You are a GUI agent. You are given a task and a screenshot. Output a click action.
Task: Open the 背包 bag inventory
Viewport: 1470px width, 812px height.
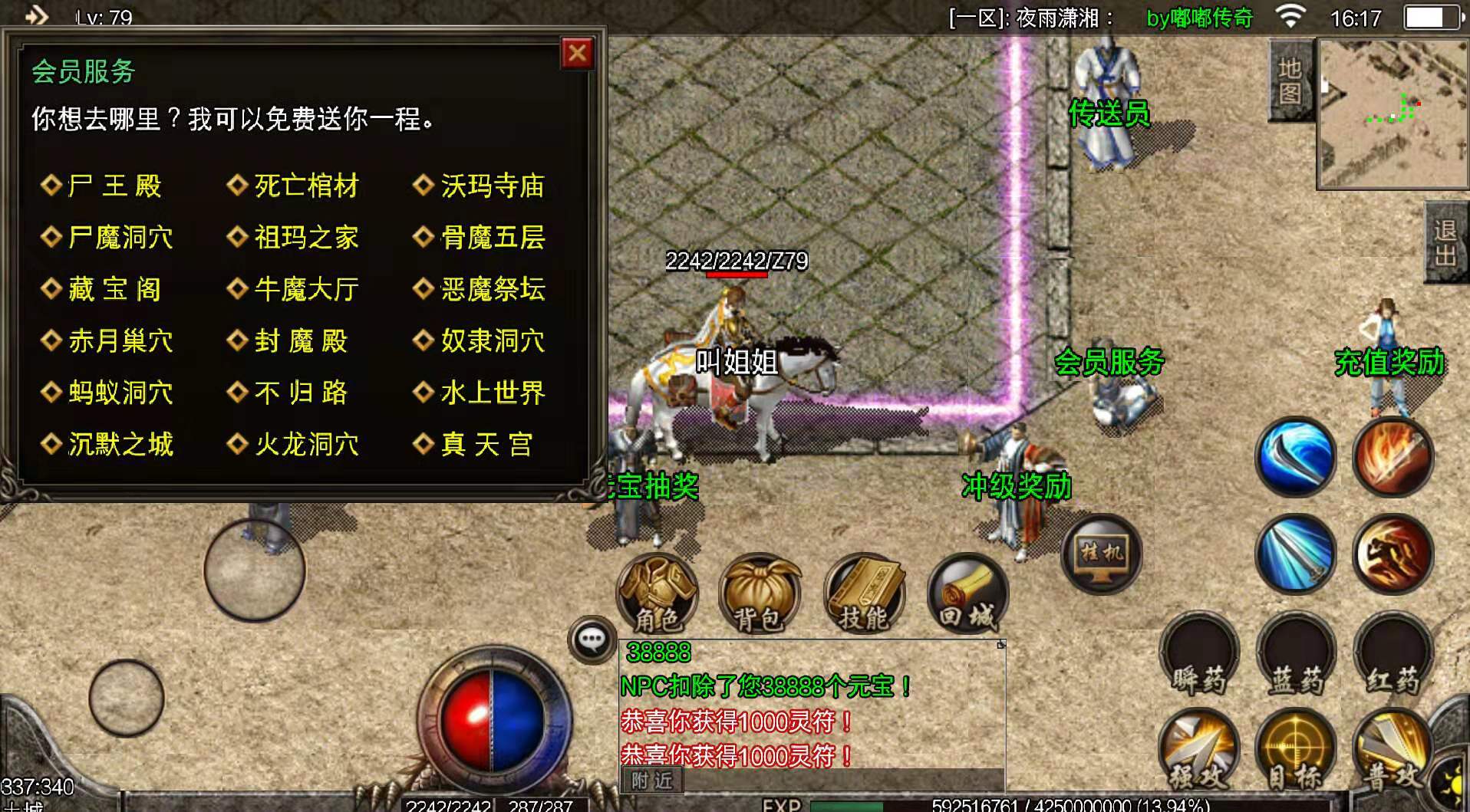point(760,594)
